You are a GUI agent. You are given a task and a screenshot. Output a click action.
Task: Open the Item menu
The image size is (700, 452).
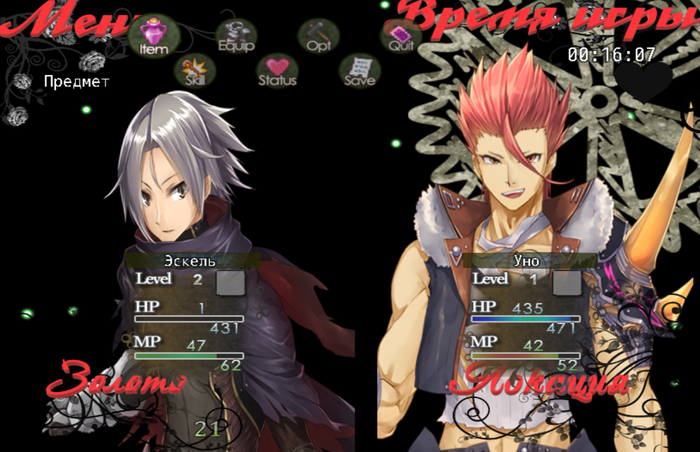click(x=153, y=36)
